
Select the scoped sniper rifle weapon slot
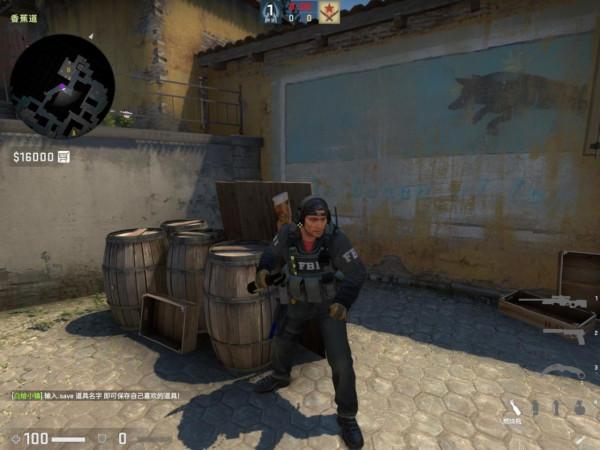coord(566,301)
